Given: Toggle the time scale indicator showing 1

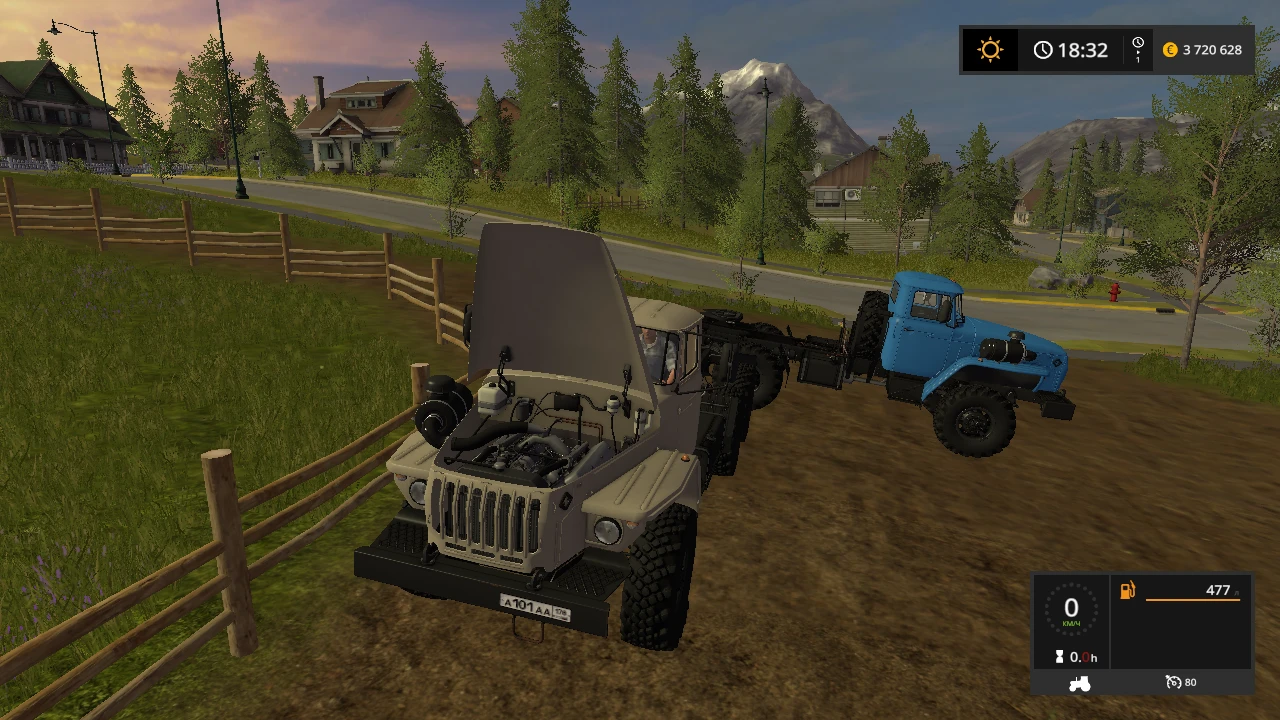Looking at the screenshot, I should pos(1138,52).
